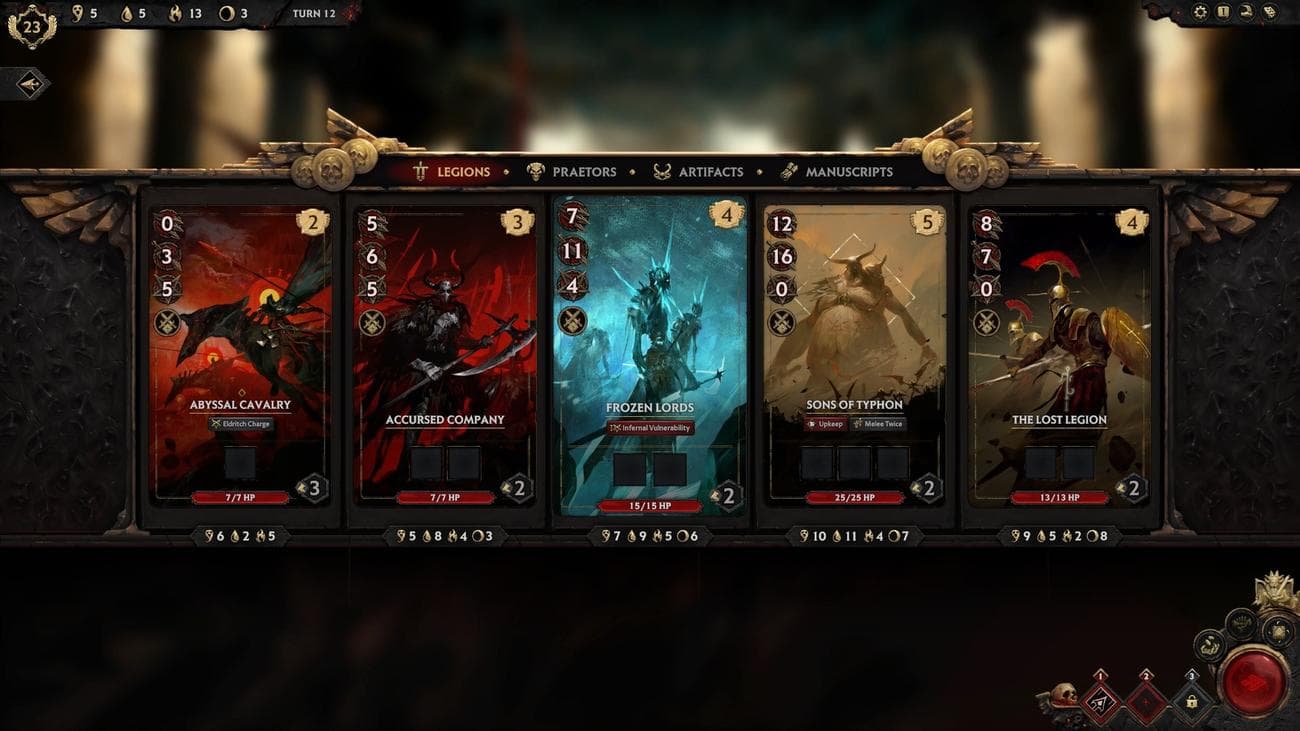Switch to the Legions tab

point(453,172)
